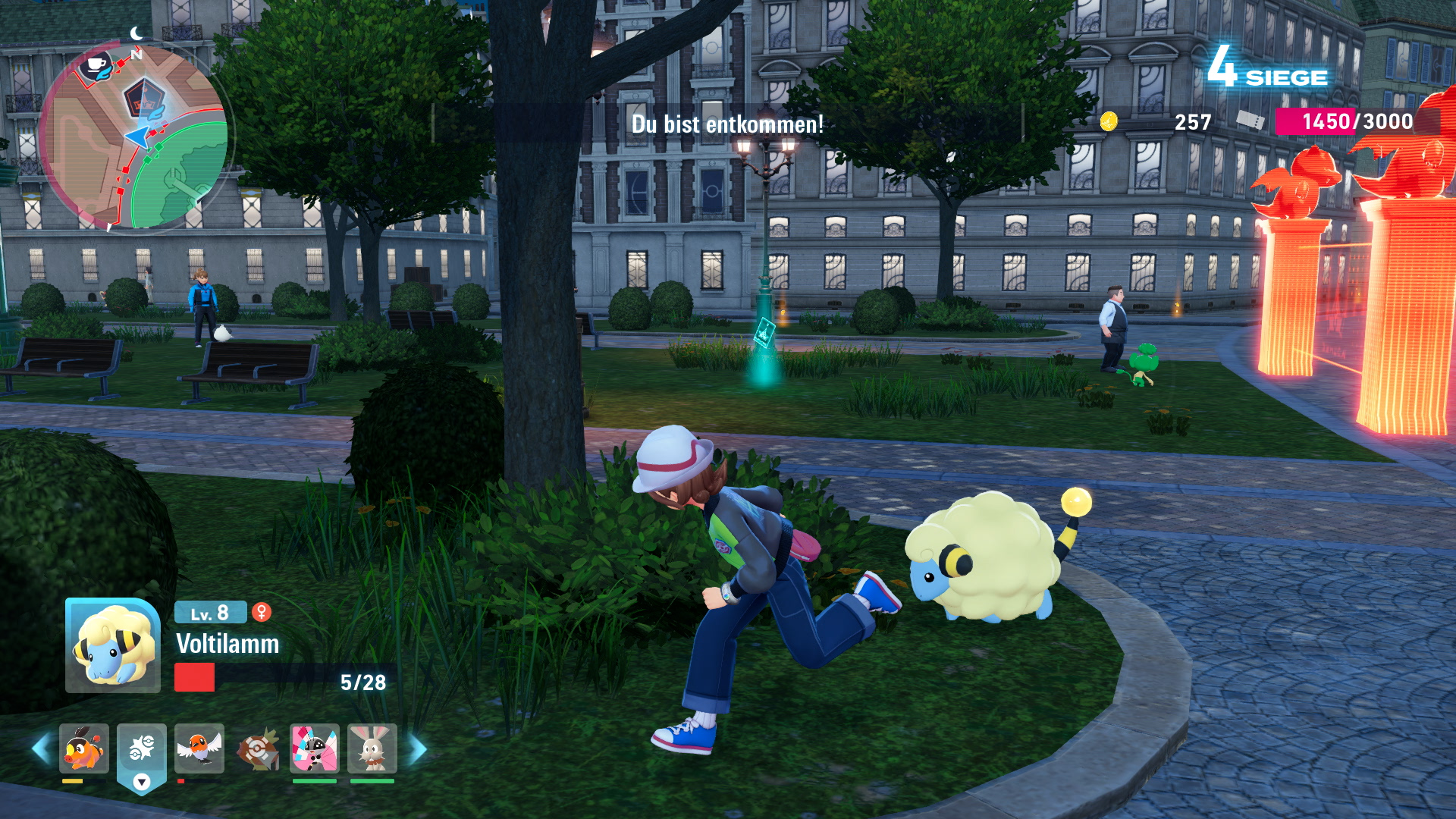Screen dimensions: 1456x819
Task: Click the left arrow of party bar
Action: (x=41, y=749)
